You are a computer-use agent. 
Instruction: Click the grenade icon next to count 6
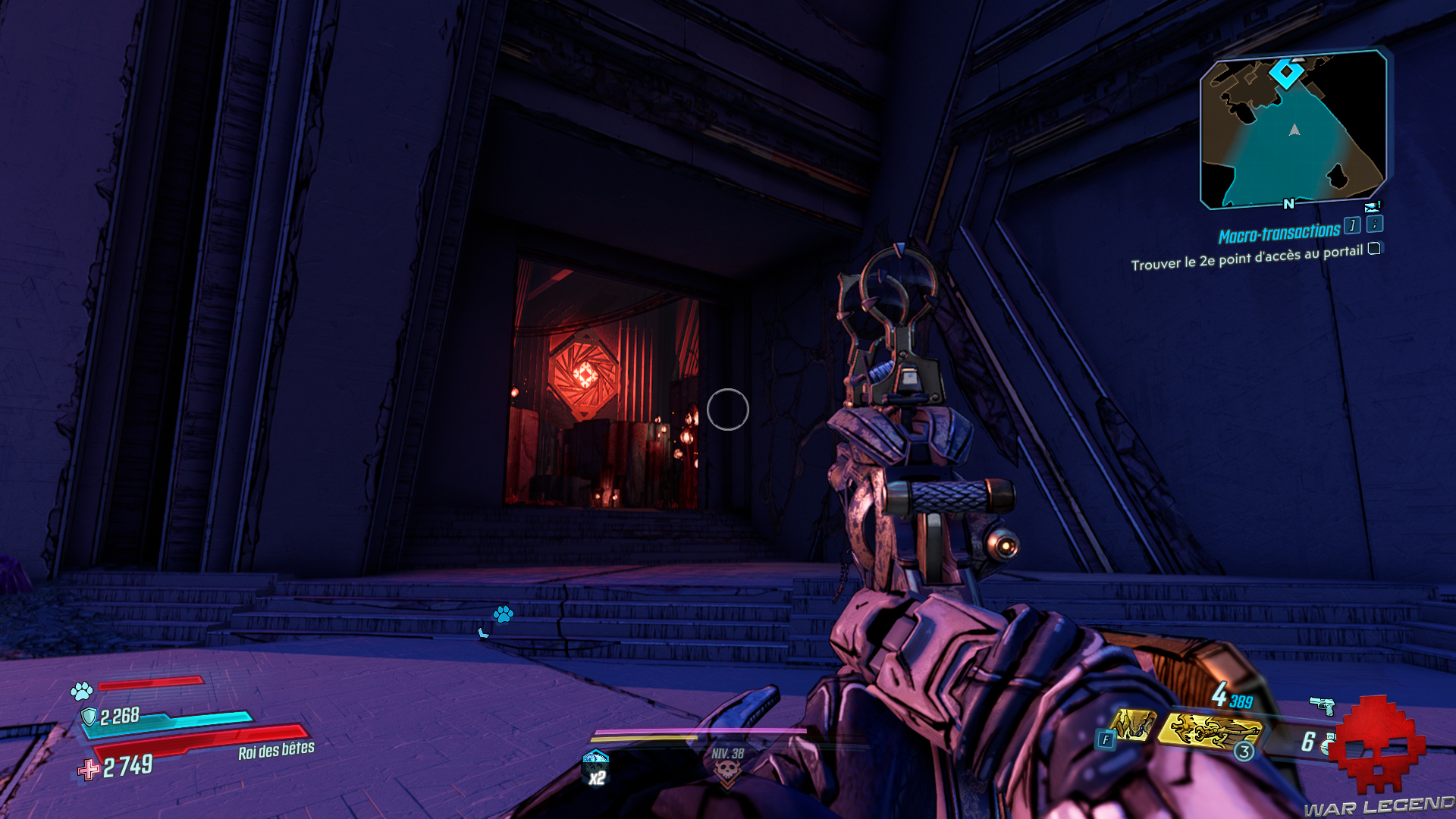pyautogui.click(x=1329, y=745)
